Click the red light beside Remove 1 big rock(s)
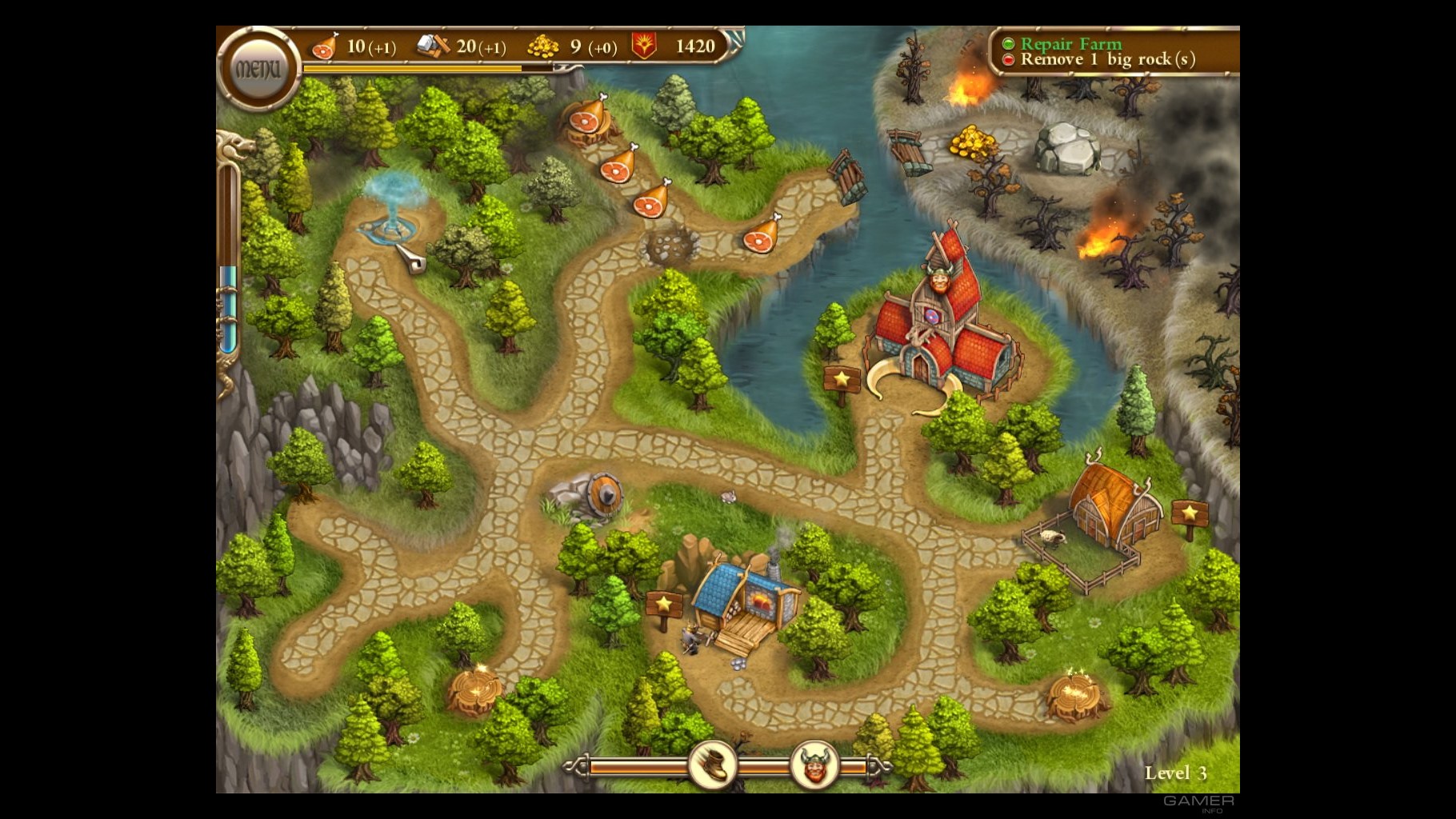 (x=1009, y=59)
